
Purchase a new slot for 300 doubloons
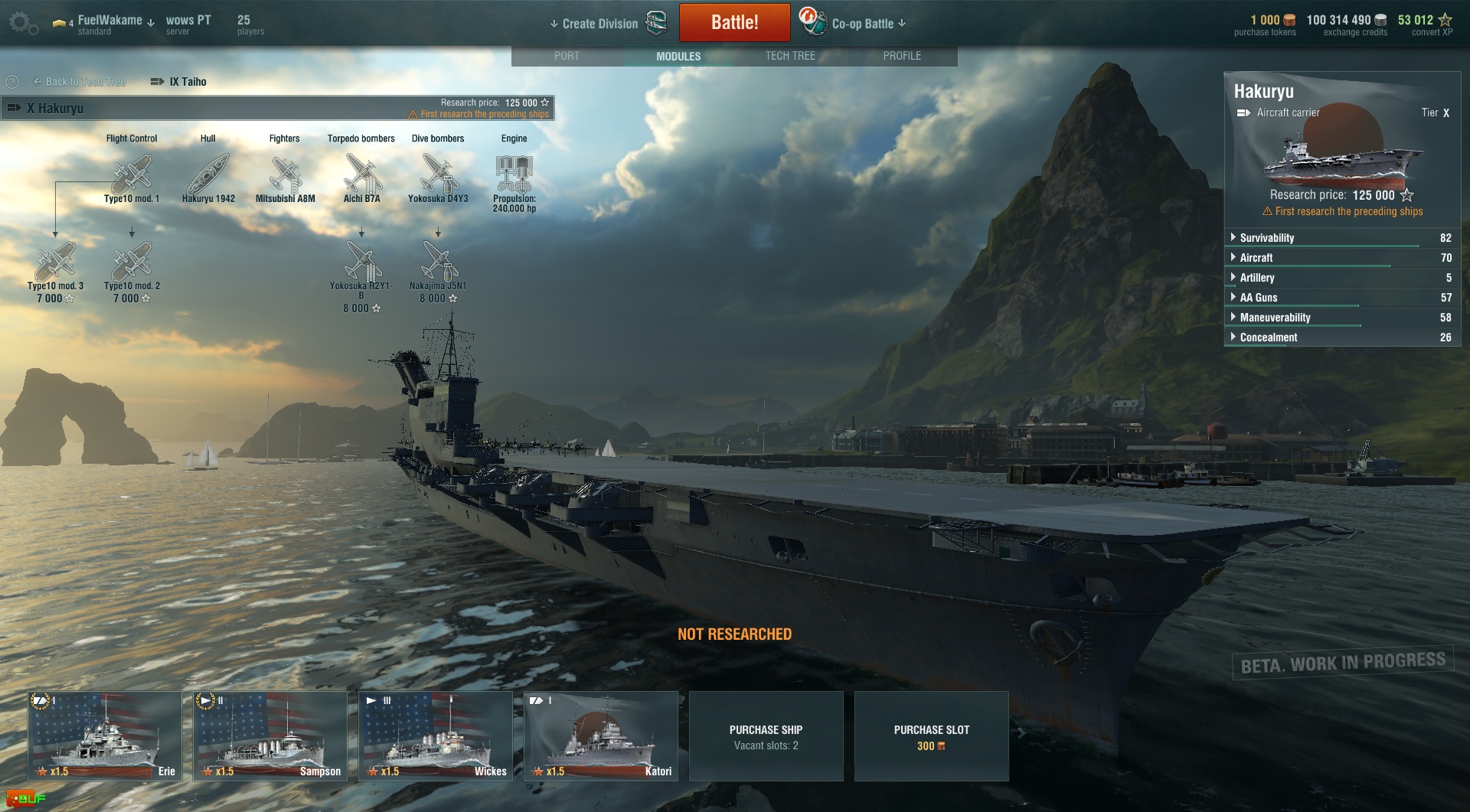pyautogui.click(x=931, y=737)
